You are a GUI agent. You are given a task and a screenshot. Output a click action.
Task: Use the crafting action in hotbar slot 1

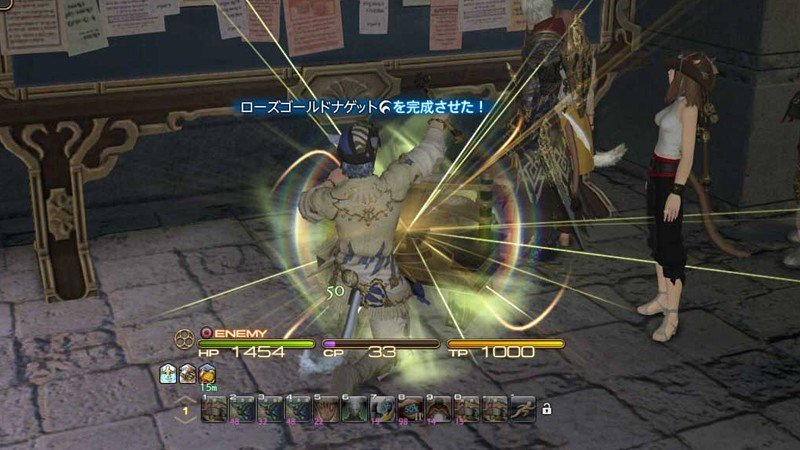[x=214, y=408]
